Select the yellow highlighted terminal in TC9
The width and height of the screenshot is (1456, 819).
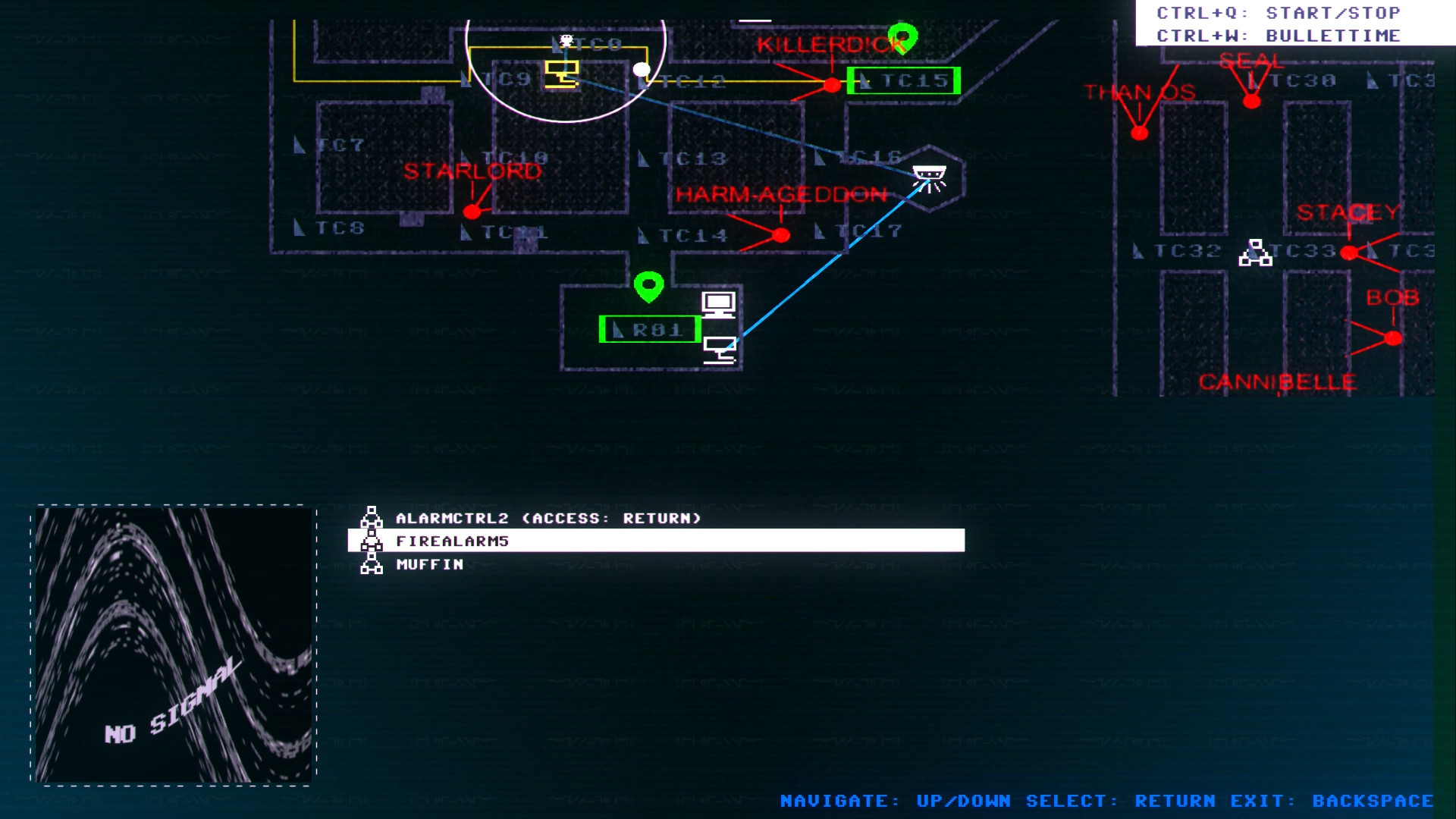(561, 74)
